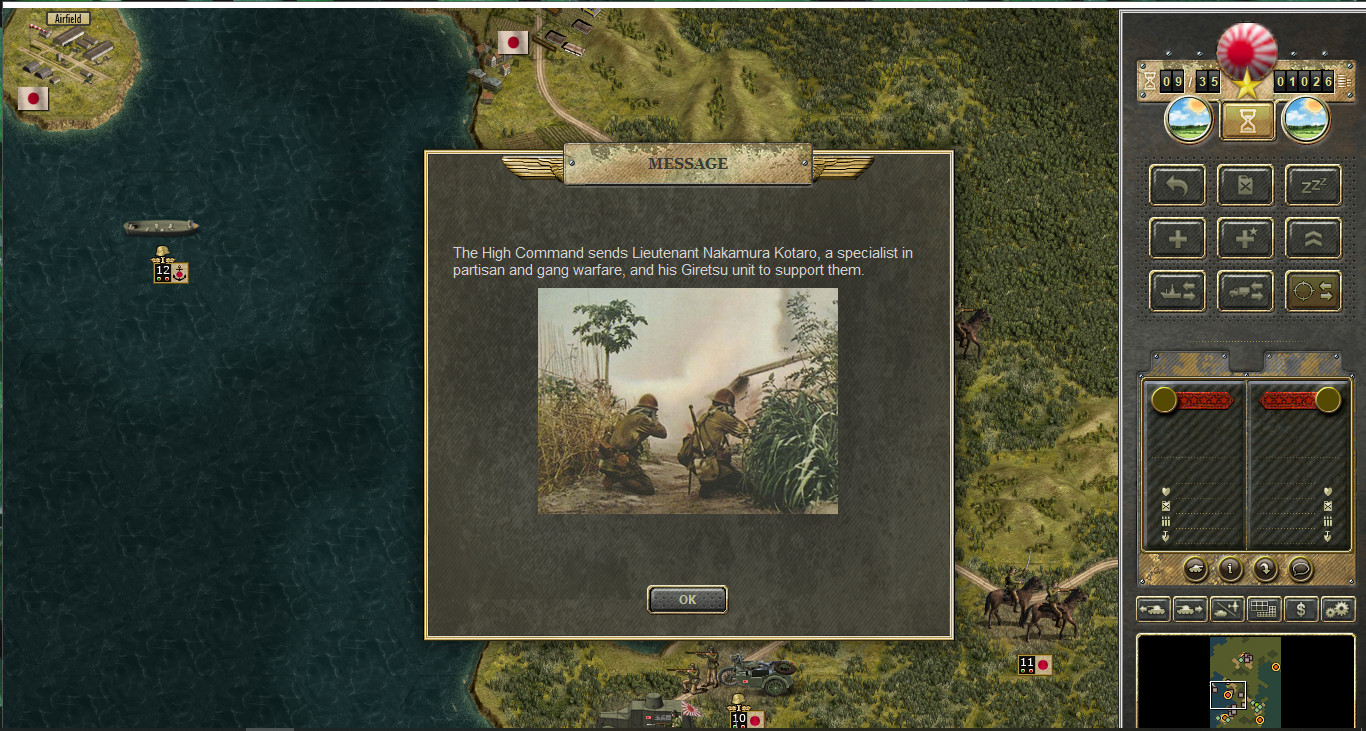The width and height of the screenshot is (1366, 731).
Task: Open the unit list grid button
Action: click(x=1264, y=608)
